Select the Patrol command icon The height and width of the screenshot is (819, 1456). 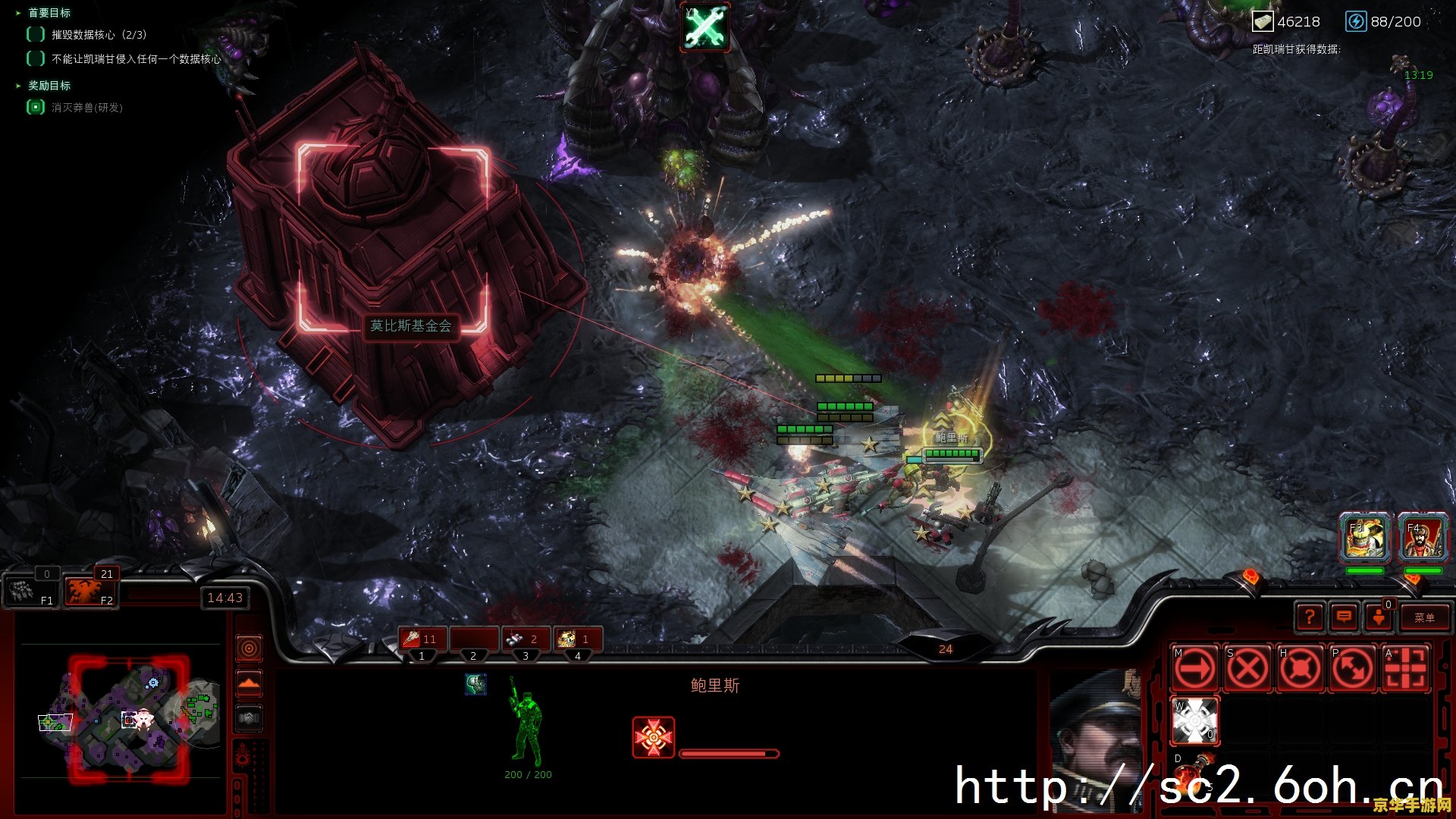1353,669
